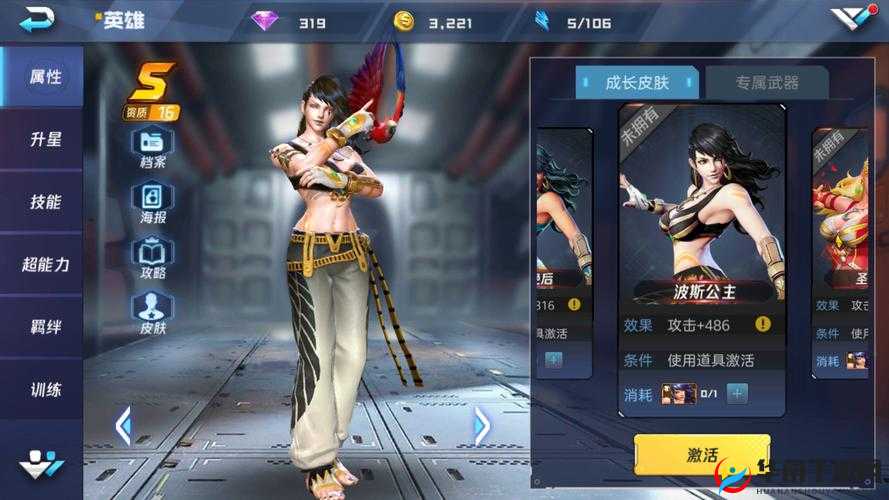Switch to the 专属武器 exclusive weapon tab
The height and width of the screenshot is (500, 889).
tap(766, 83)
